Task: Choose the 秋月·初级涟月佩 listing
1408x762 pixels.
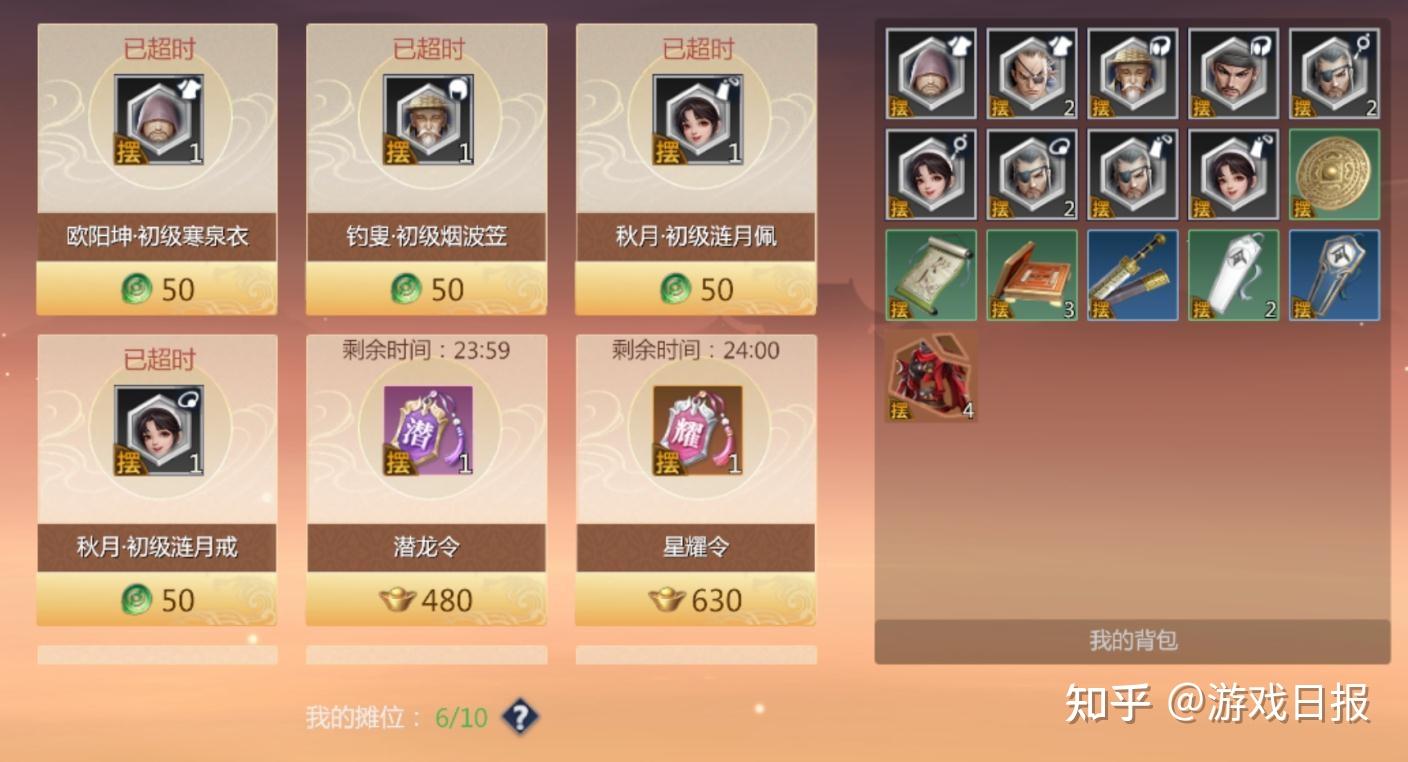Action: click(x=696, y=168)
